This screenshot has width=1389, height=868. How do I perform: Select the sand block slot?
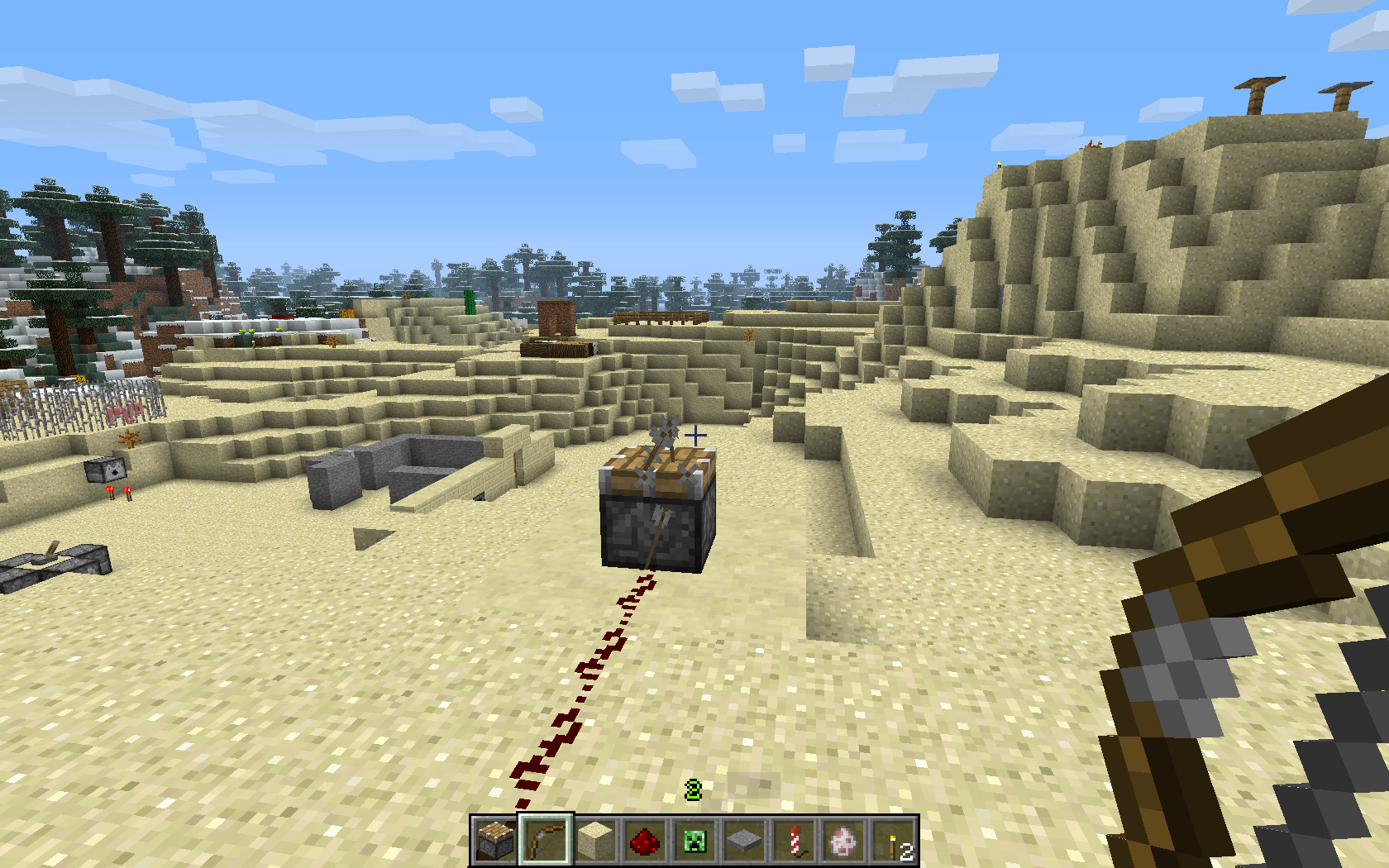point(595,841)
